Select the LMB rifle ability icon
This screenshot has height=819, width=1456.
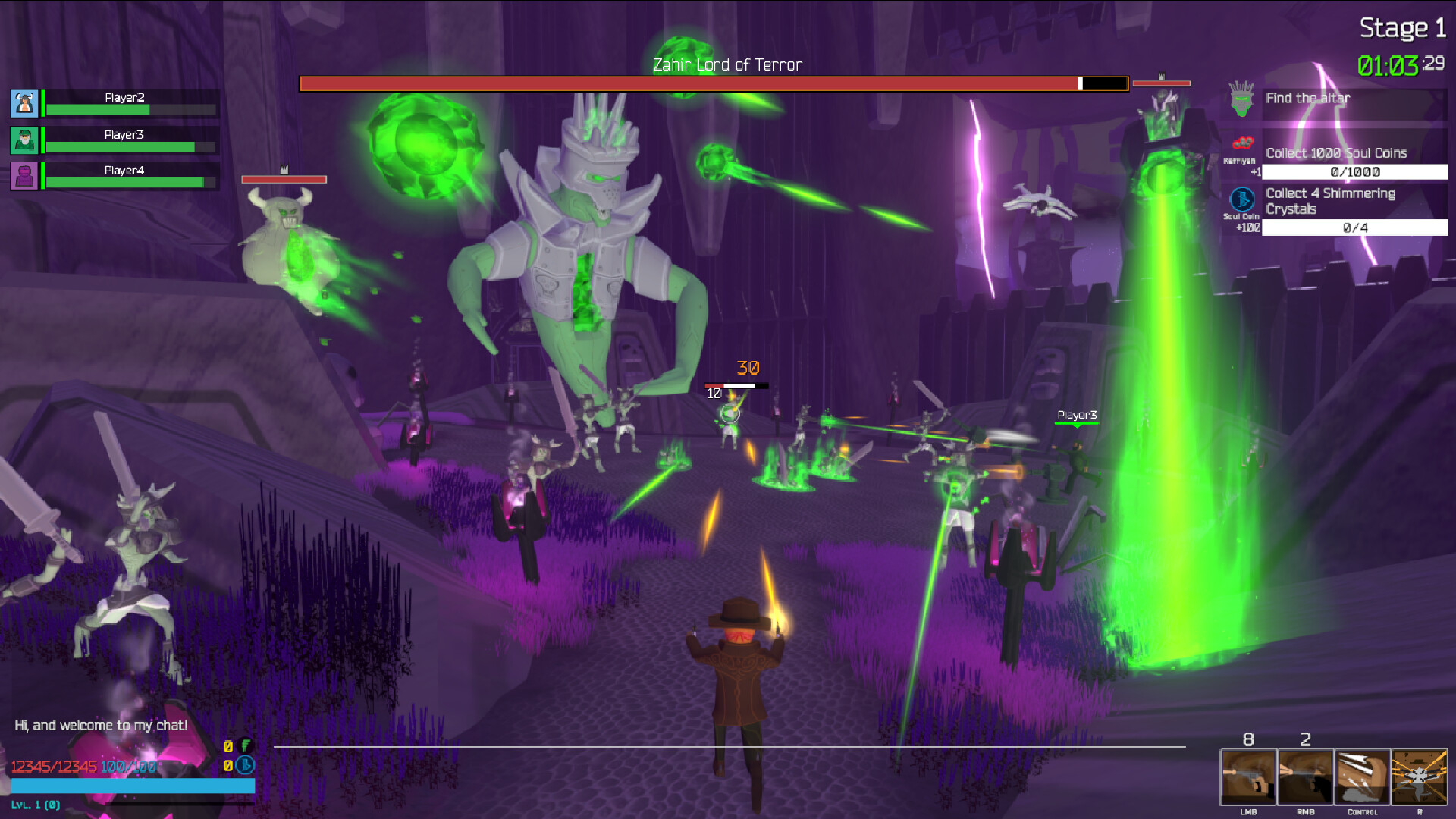[x=1248, y=777]
